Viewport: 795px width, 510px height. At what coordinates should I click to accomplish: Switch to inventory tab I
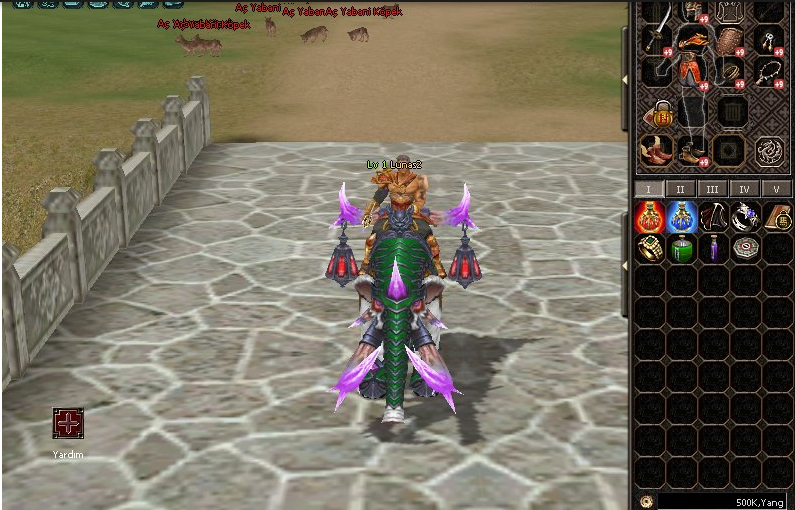[x=648, y=189]
